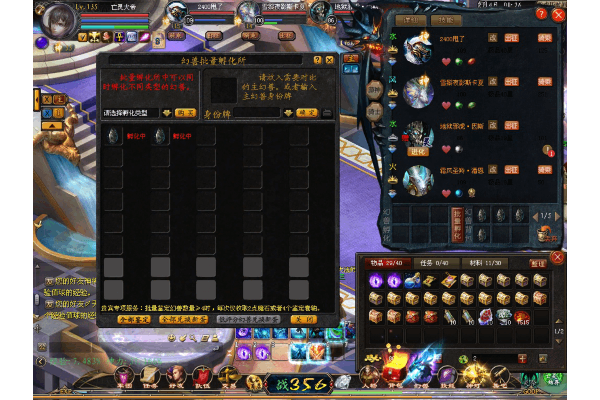Viewport: 600px width, 400px height.
Task: Select the first hatching egg slot
Action: 113,137
